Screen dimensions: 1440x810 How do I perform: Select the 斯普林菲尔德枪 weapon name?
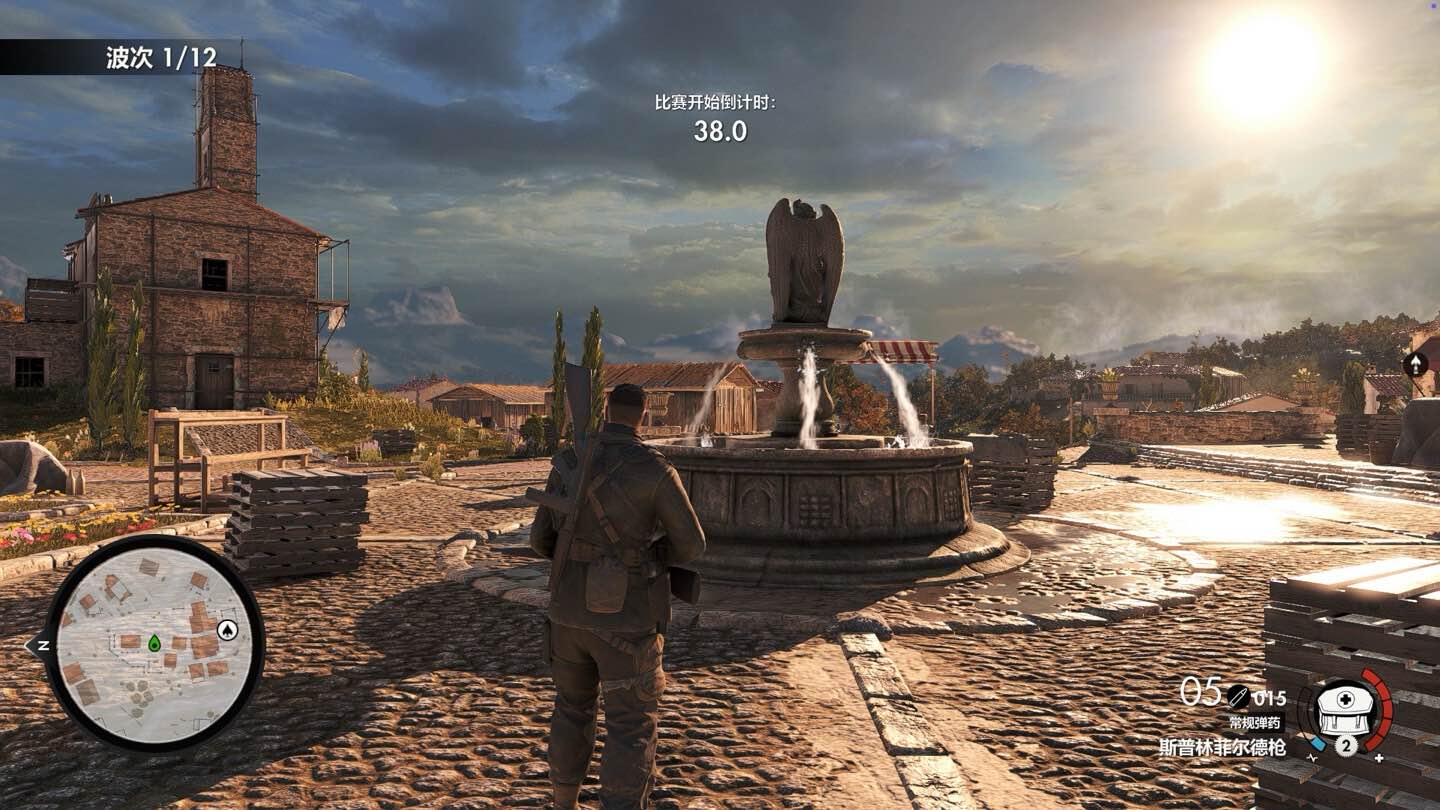pyautogui.click(x=1224, y=747)
